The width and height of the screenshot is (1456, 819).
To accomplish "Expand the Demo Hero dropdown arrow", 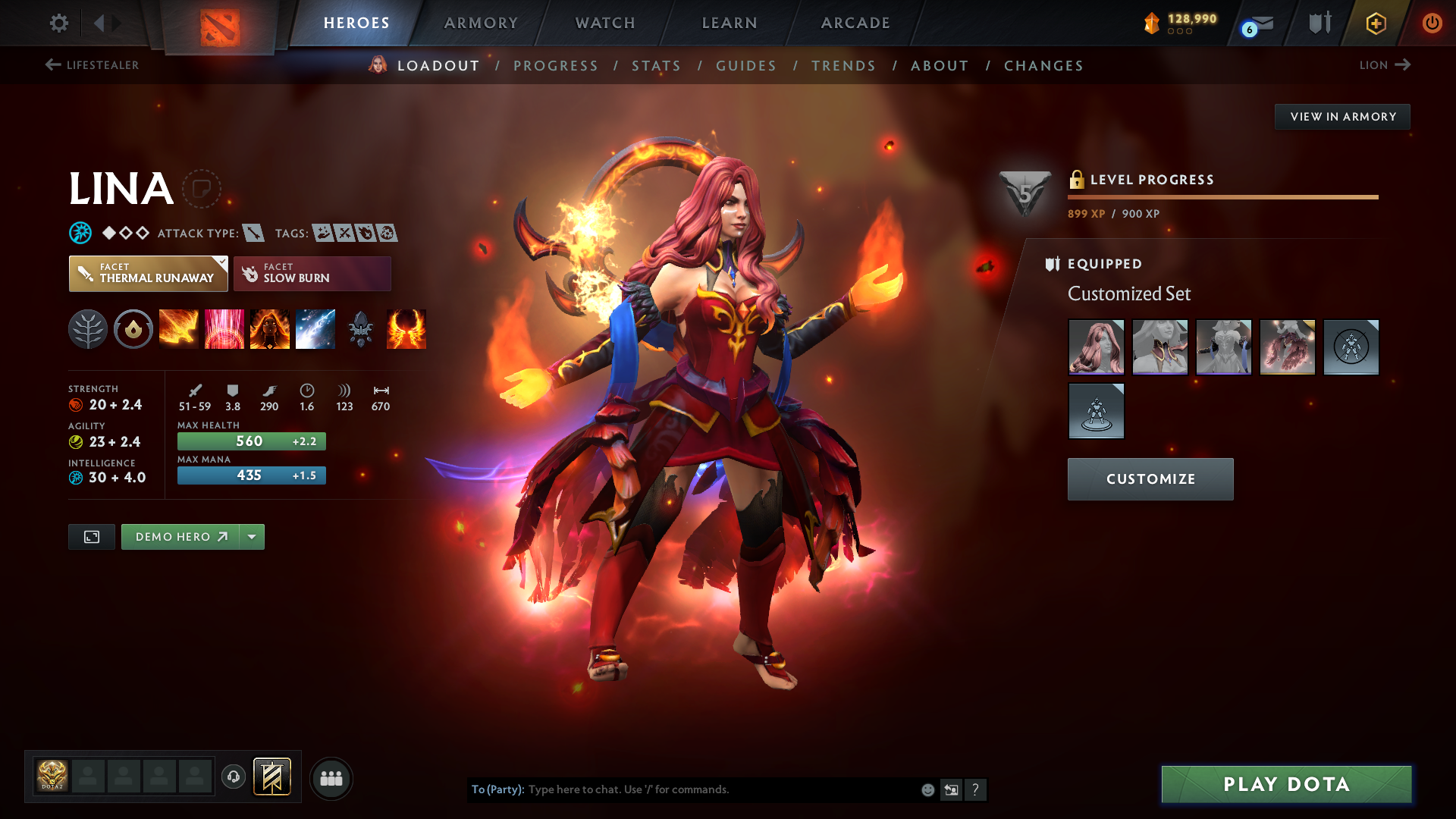I will (252, 537).
